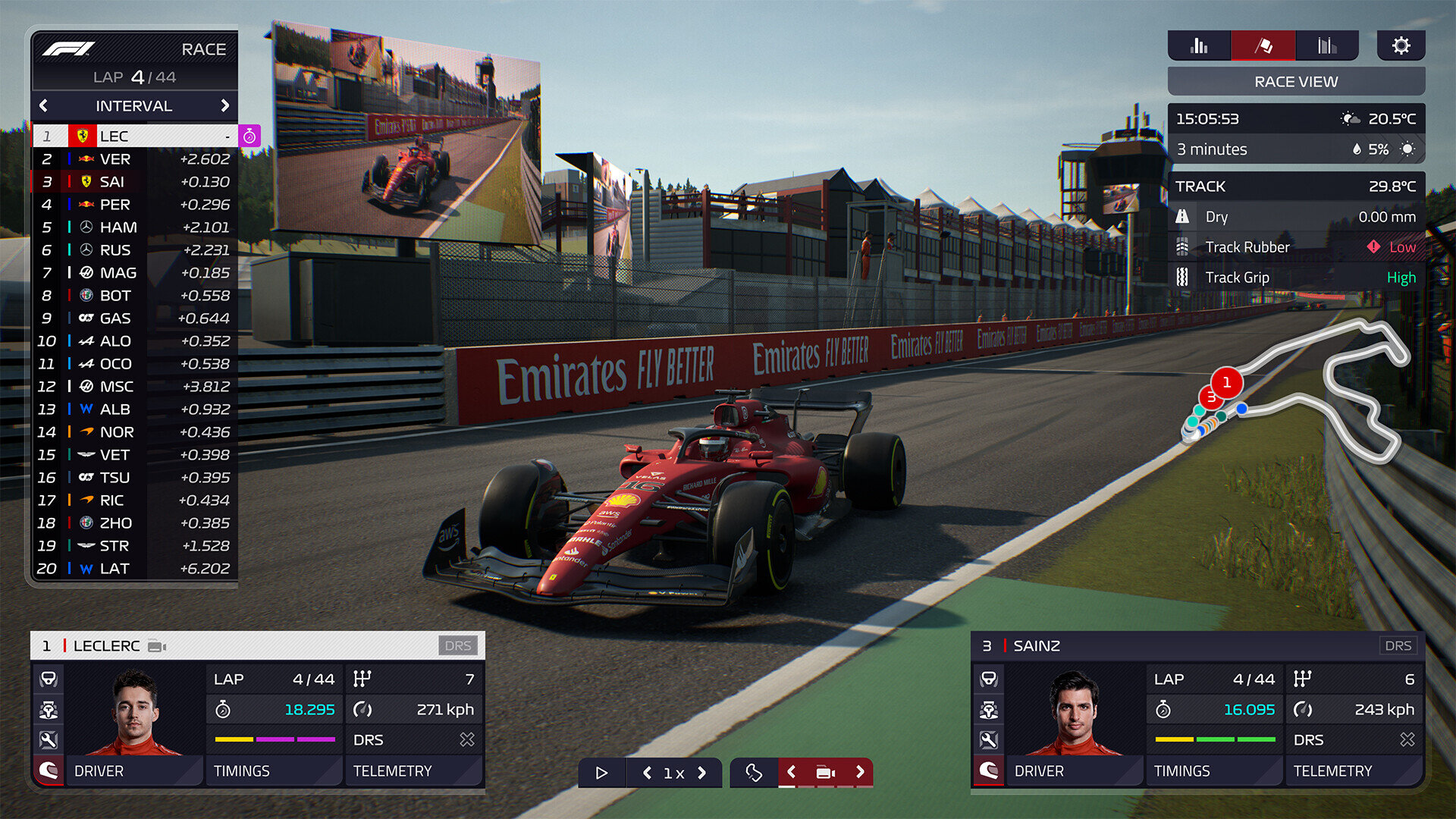Select the camera broadcast icon

[825, 772]
